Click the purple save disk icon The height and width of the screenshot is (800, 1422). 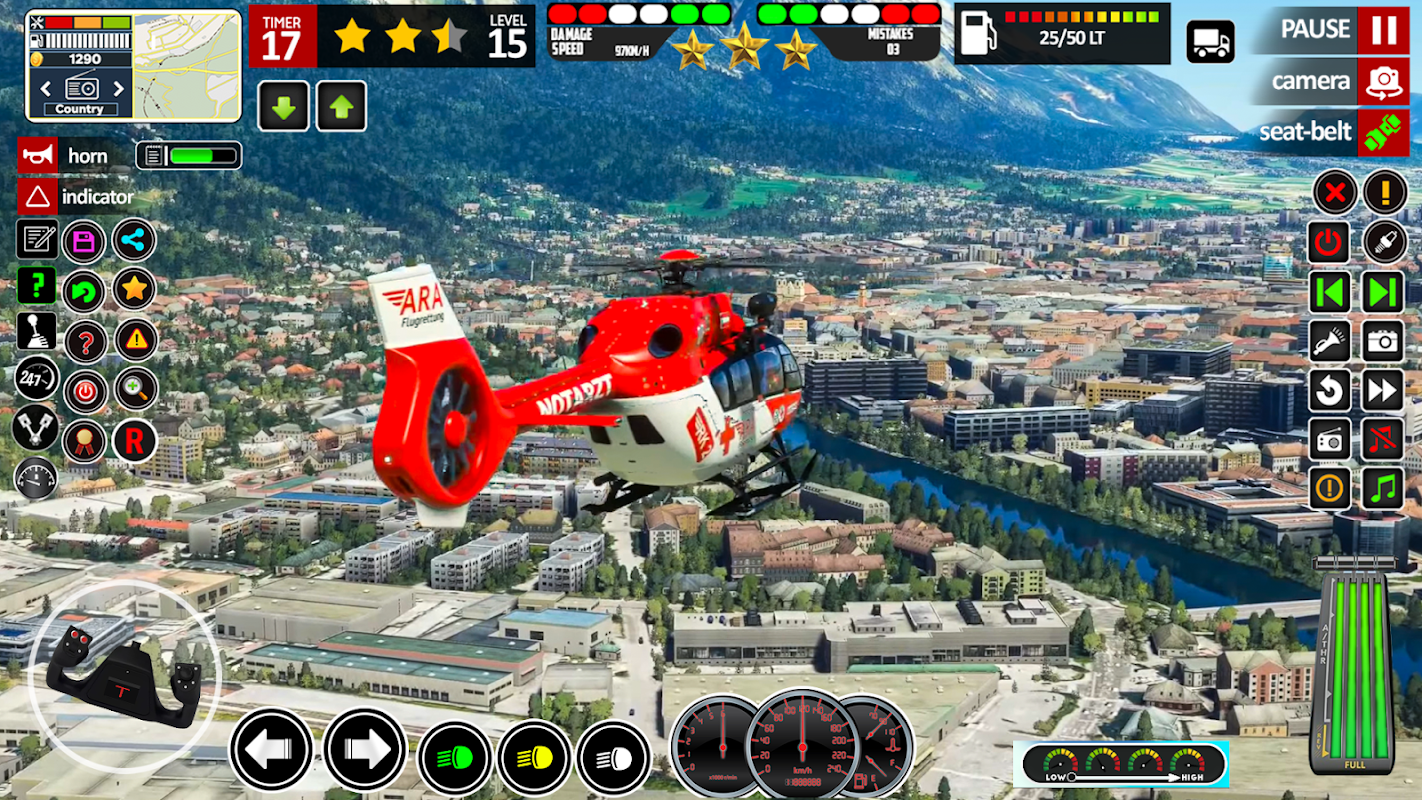point(84,241)
